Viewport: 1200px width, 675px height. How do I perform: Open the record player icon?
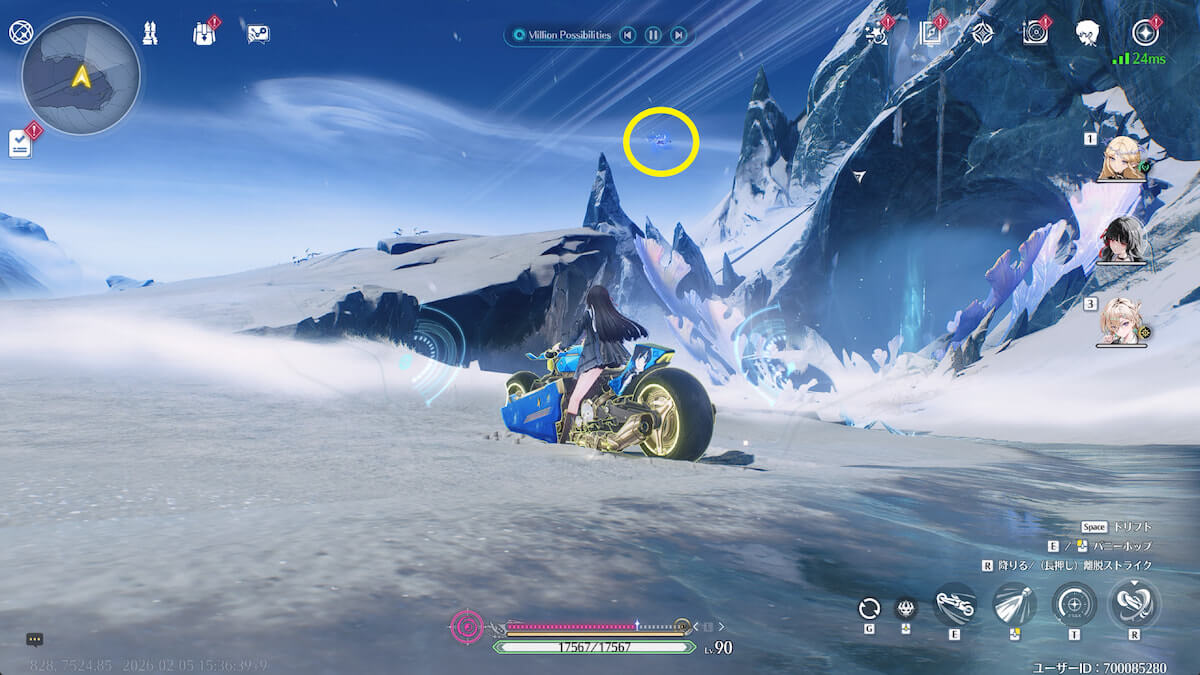pyautogui.click(x=1035, y=34)
